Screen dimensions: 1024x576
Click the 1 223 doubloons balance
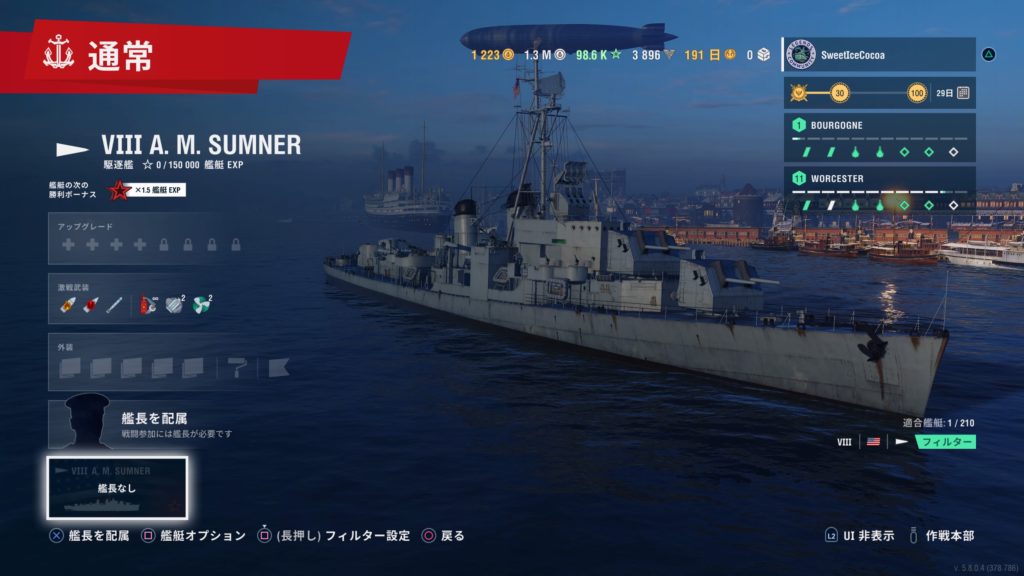(492, 54)
